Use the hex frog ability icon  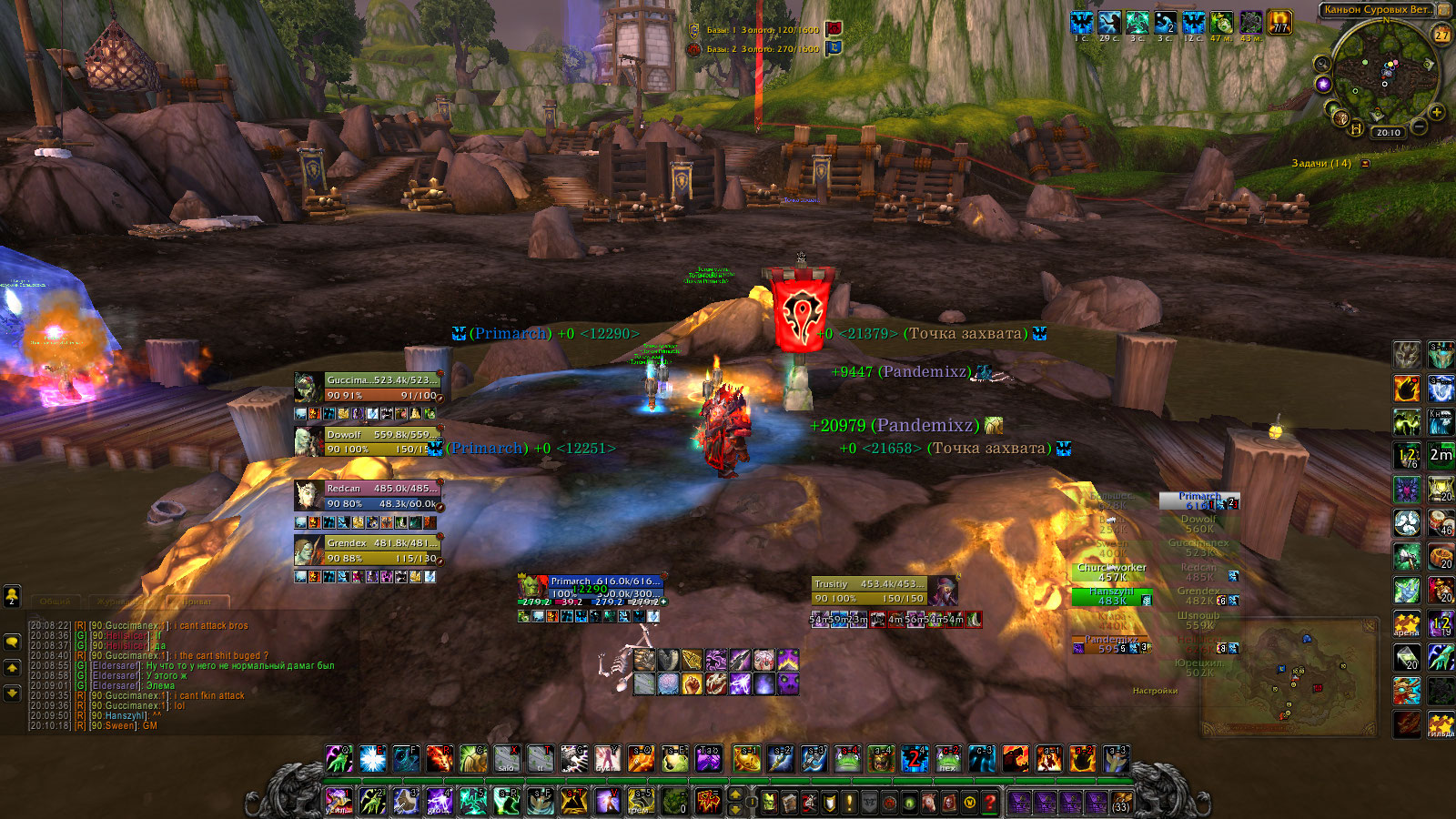pos(948,759)
